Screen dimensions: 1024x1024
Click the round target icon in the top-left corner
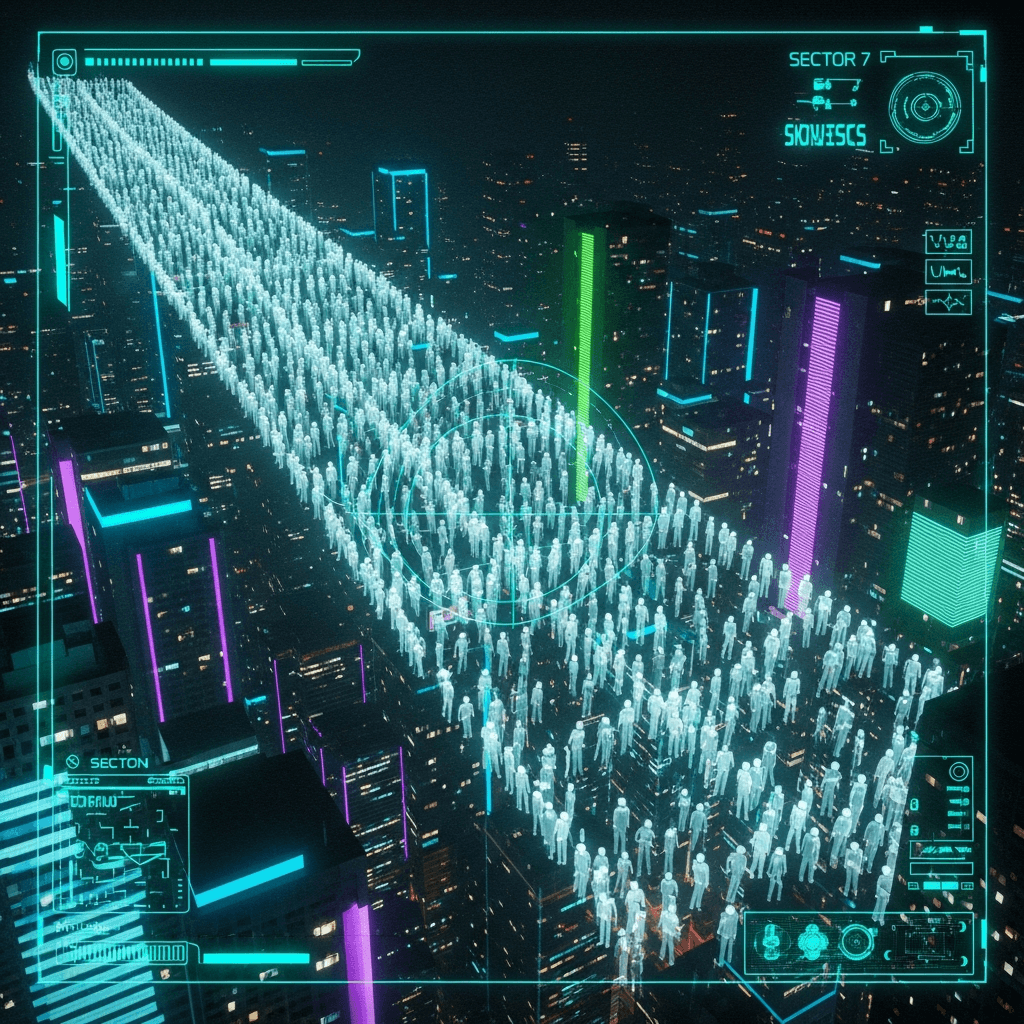[x=65, y=61]
